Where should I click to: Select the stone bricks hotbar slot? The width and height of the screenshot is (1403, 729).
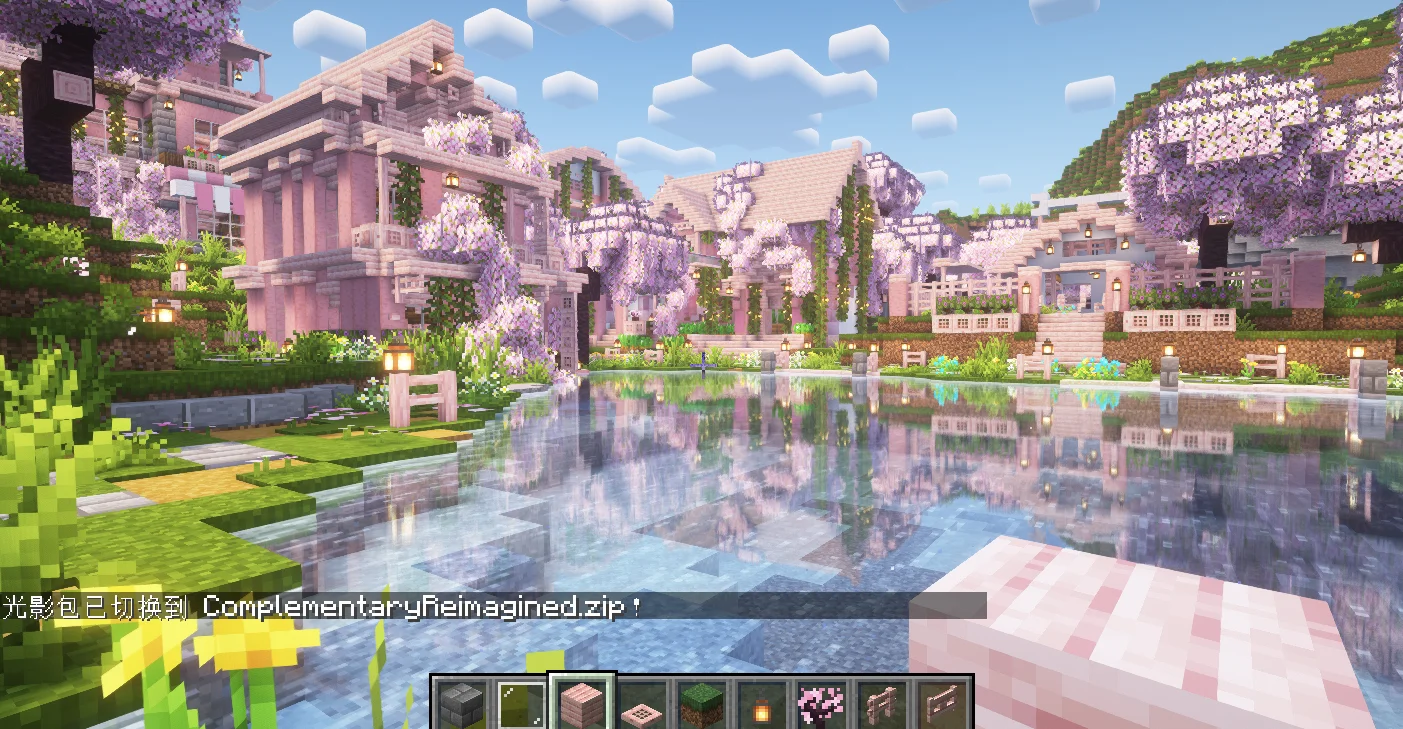(463, 706)
